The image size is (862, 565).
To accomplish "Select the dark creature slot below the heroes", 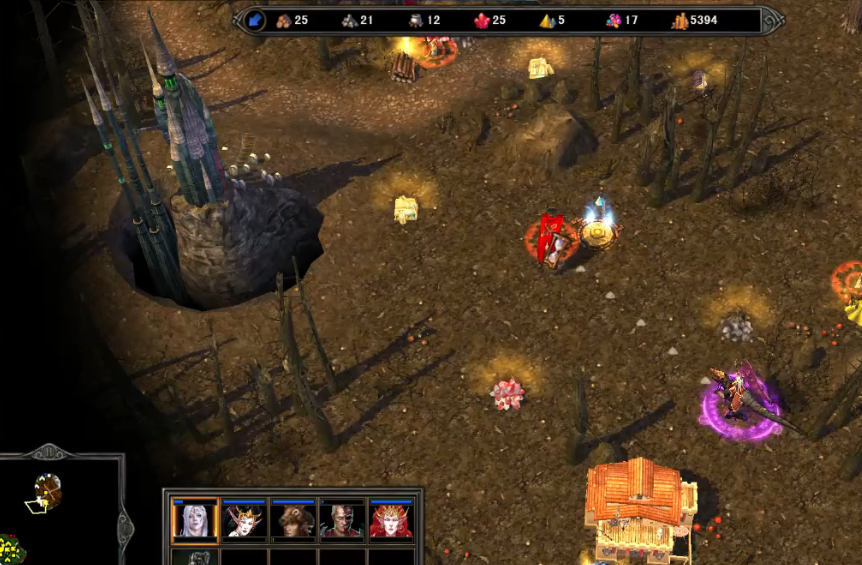I will pos(193,557).
